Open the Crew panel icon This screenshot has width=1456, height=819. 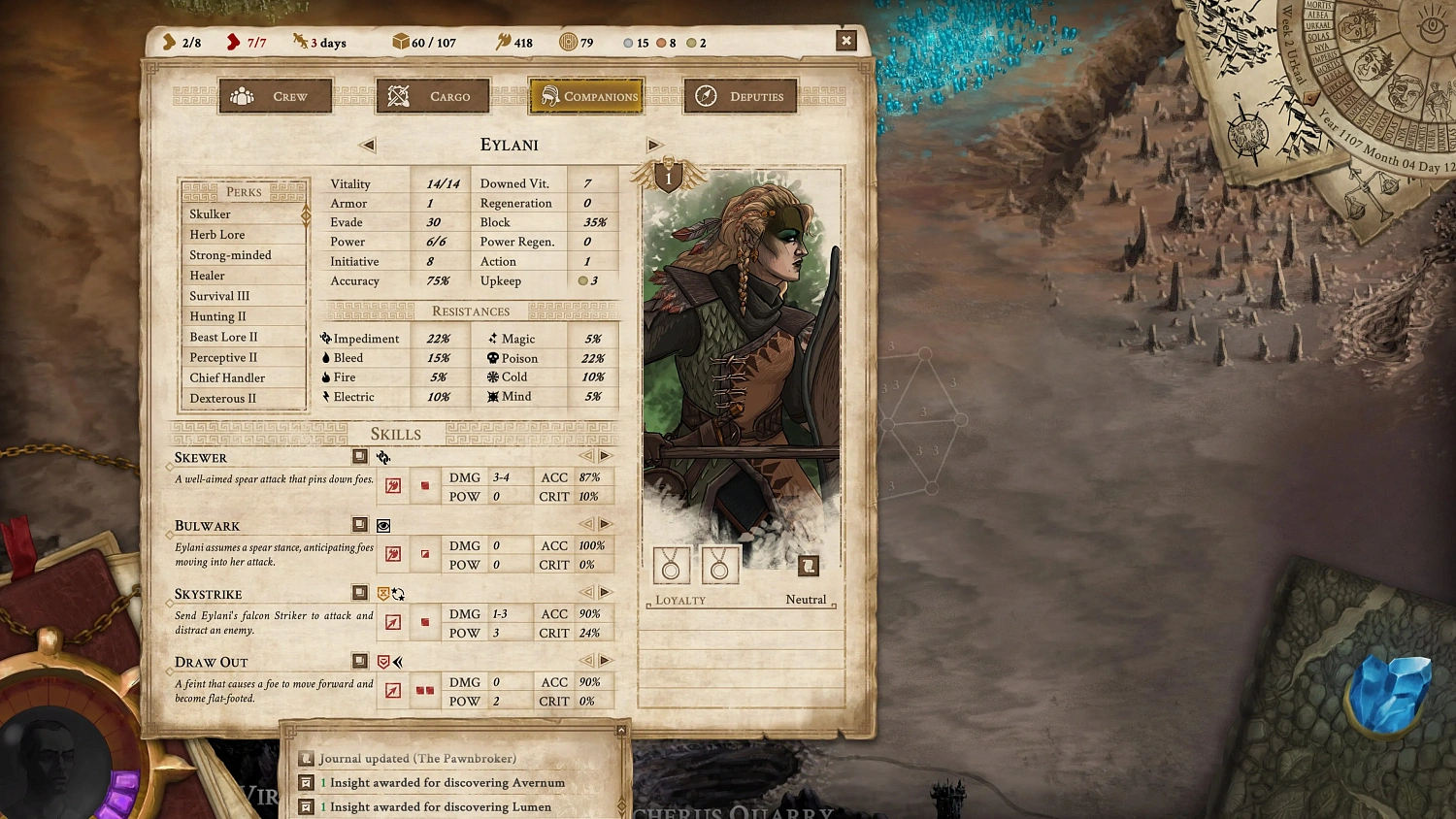[240, 96]
